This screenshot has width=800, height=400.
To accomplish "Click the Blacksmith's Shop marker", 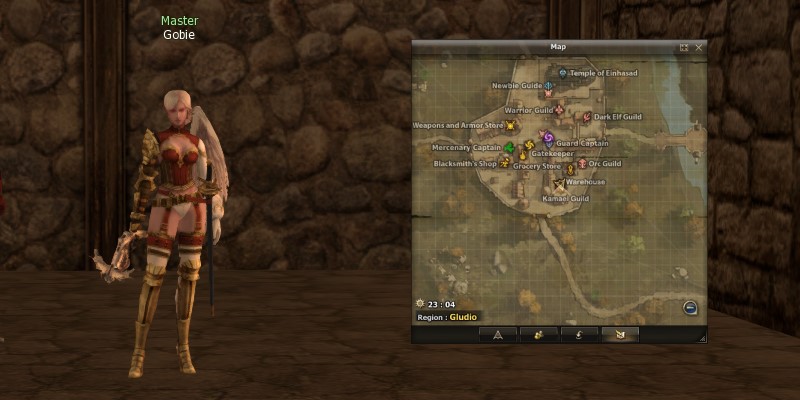I will (505, 162).
